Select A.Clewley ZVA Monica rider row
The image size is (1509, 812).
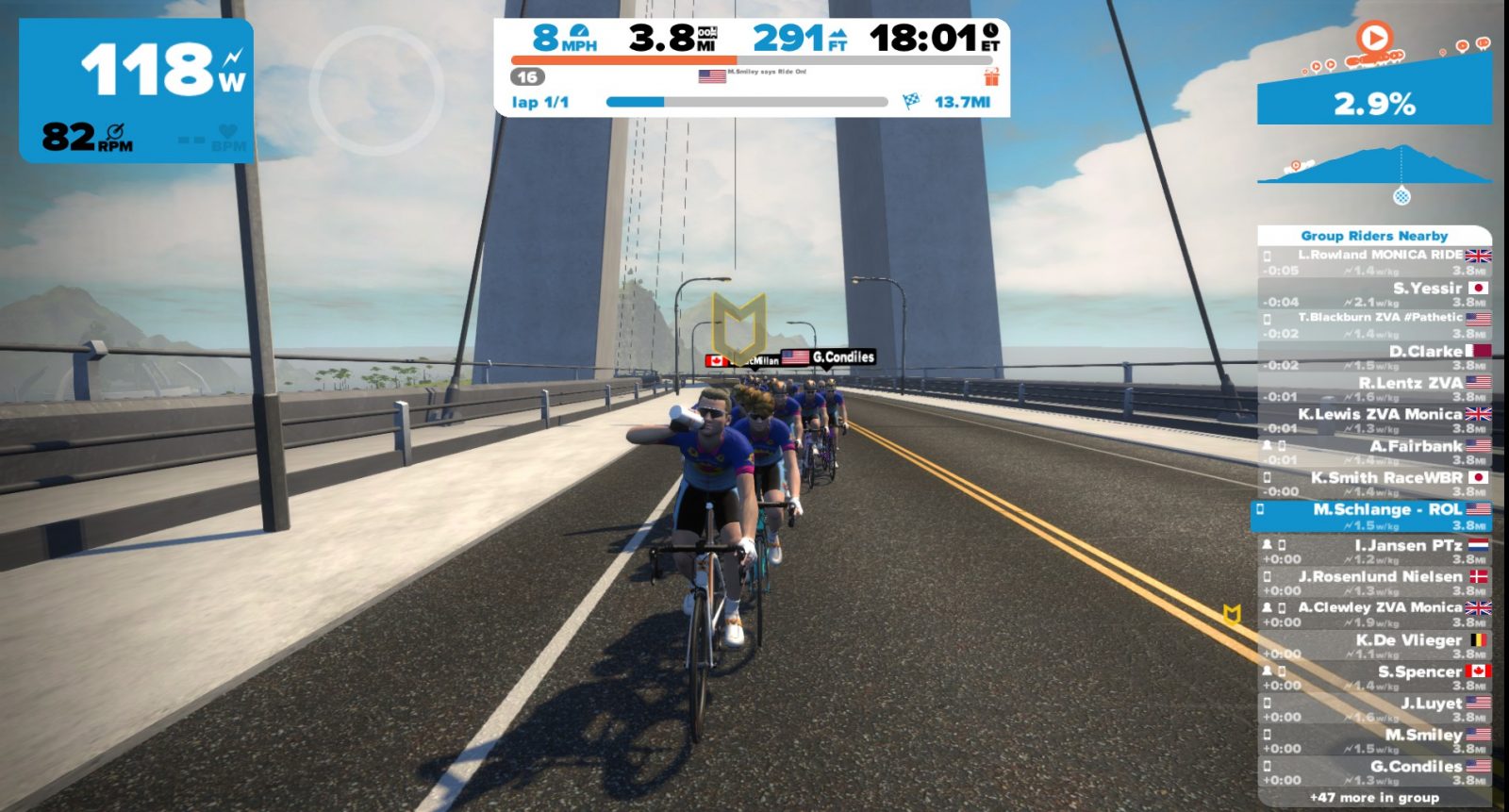(x=1374, y=614)
